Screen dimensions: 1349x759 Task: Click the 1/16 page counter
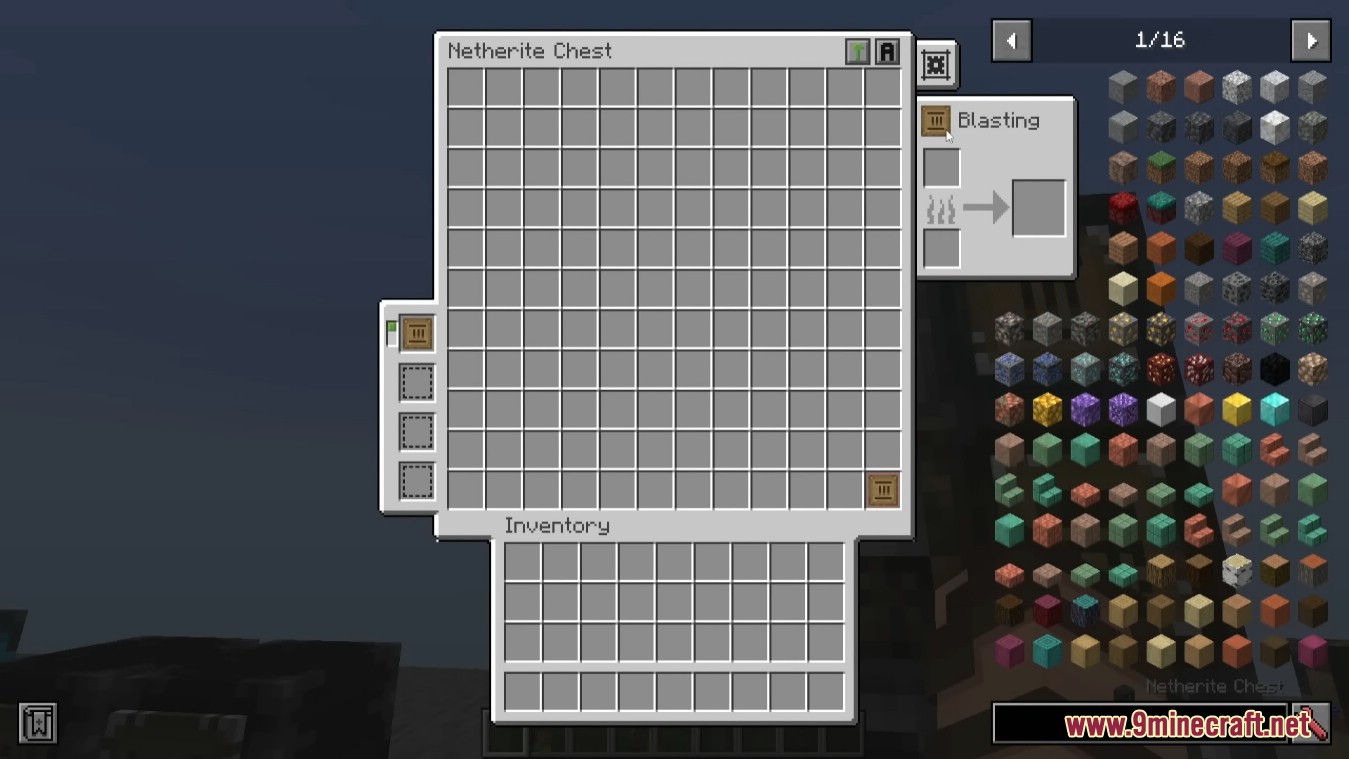[x=1160, y=41]
